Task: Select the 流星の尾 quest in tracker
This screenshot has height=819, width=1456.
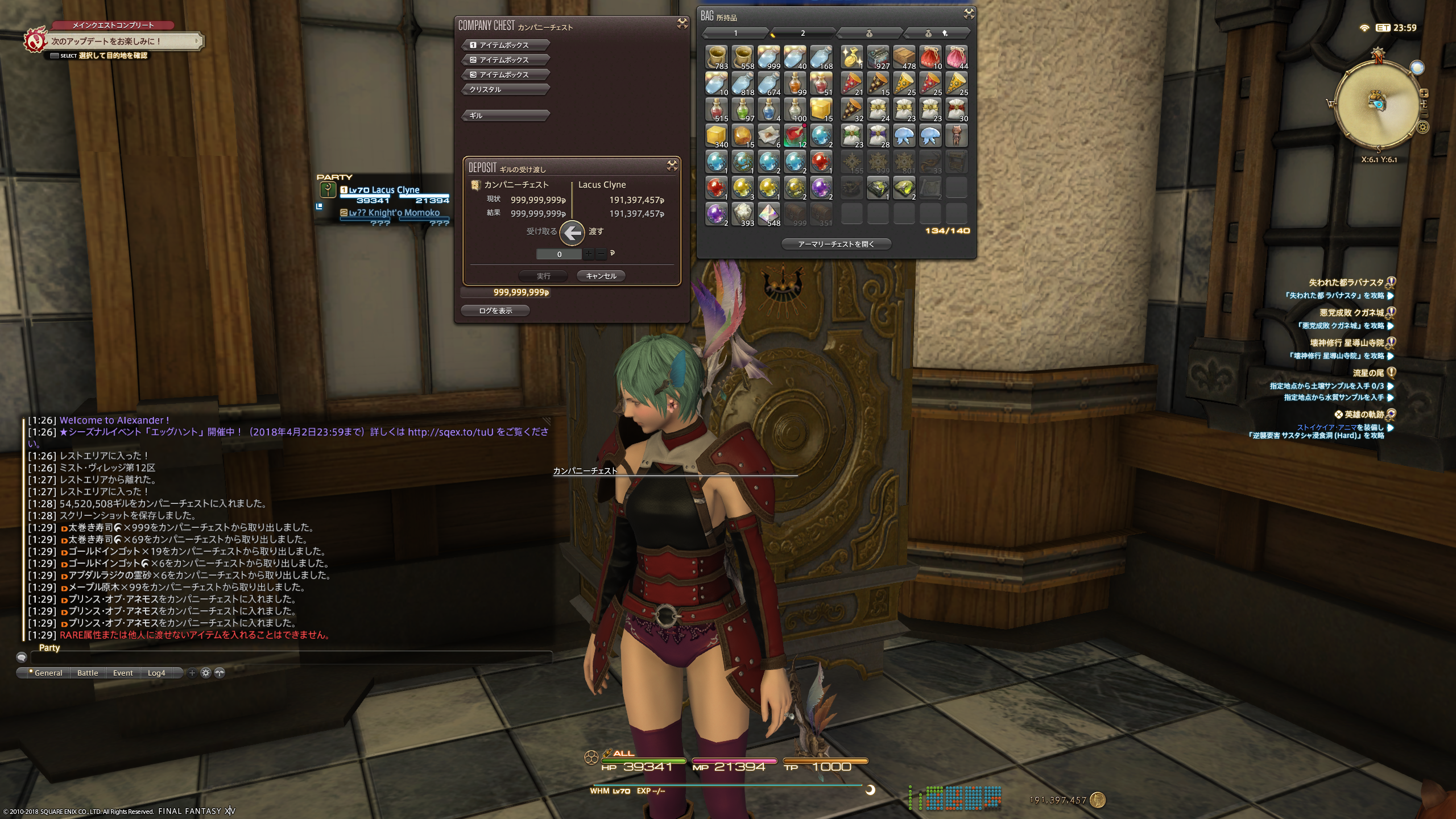Action: 1368,373
